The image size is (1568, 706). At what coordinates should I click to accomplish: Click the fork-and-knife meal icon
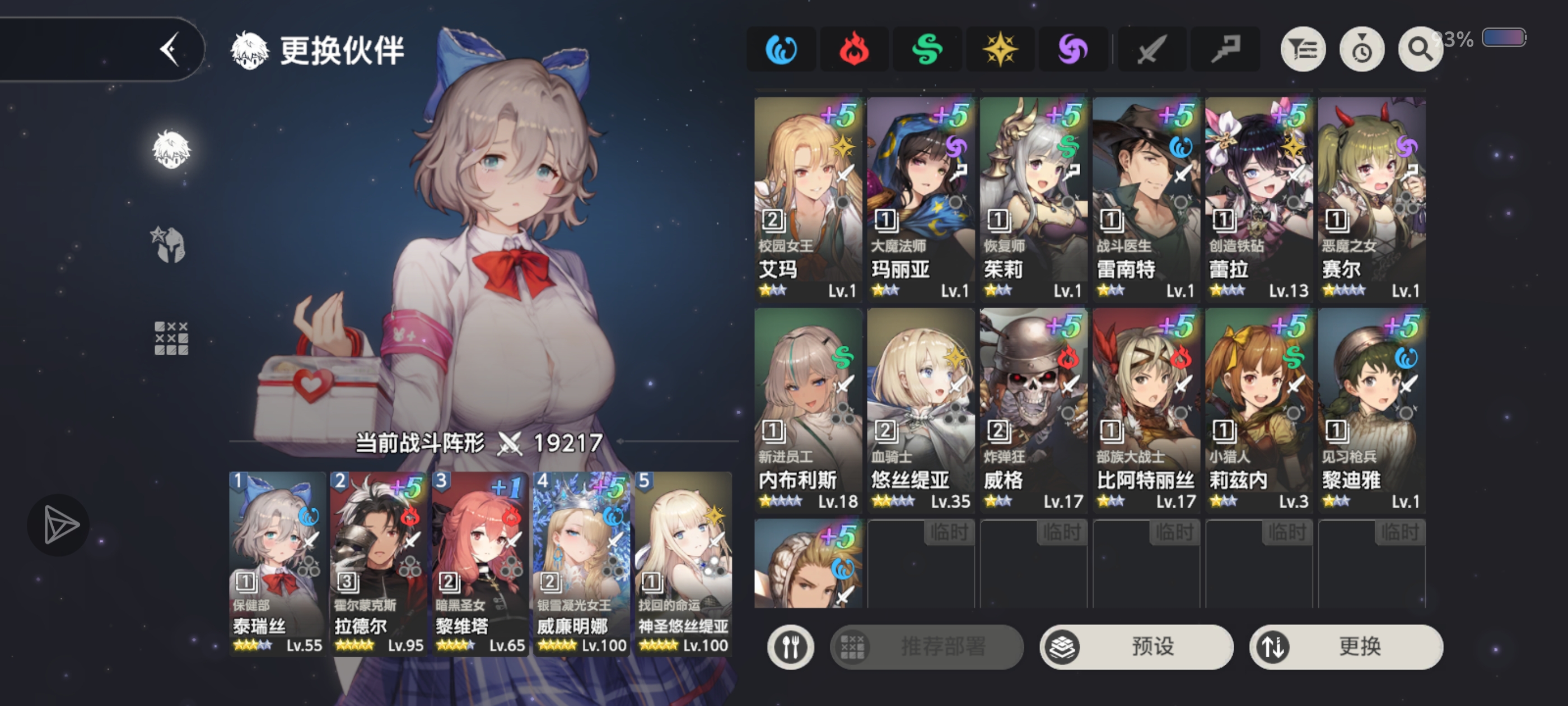click(791, 648)
